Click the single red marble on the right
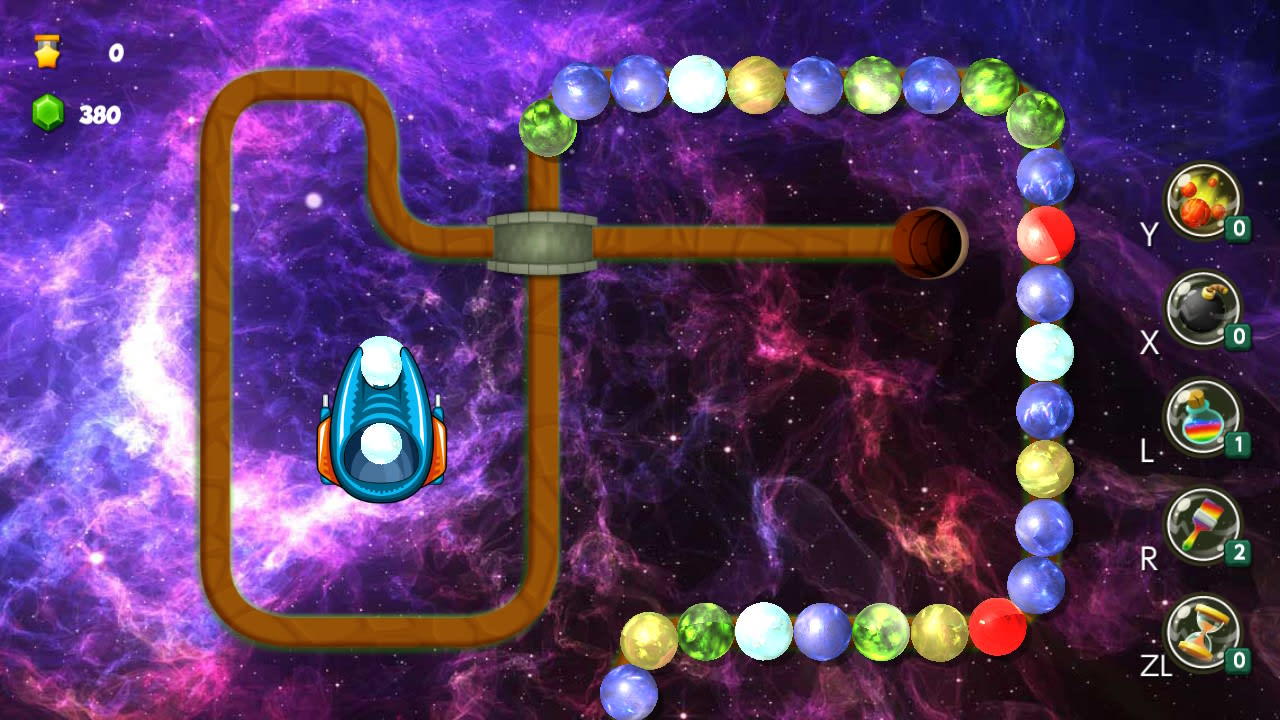Viewport: 1280px width, 720px height. click(x=1048, y=236)
